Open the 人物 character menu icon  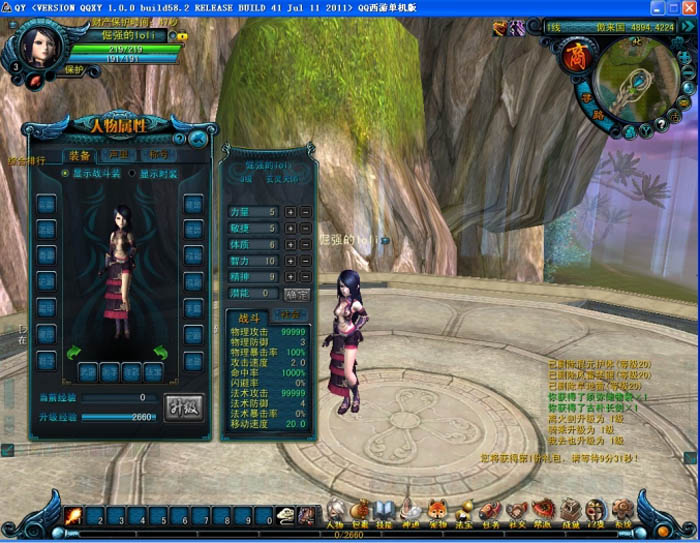335,512
